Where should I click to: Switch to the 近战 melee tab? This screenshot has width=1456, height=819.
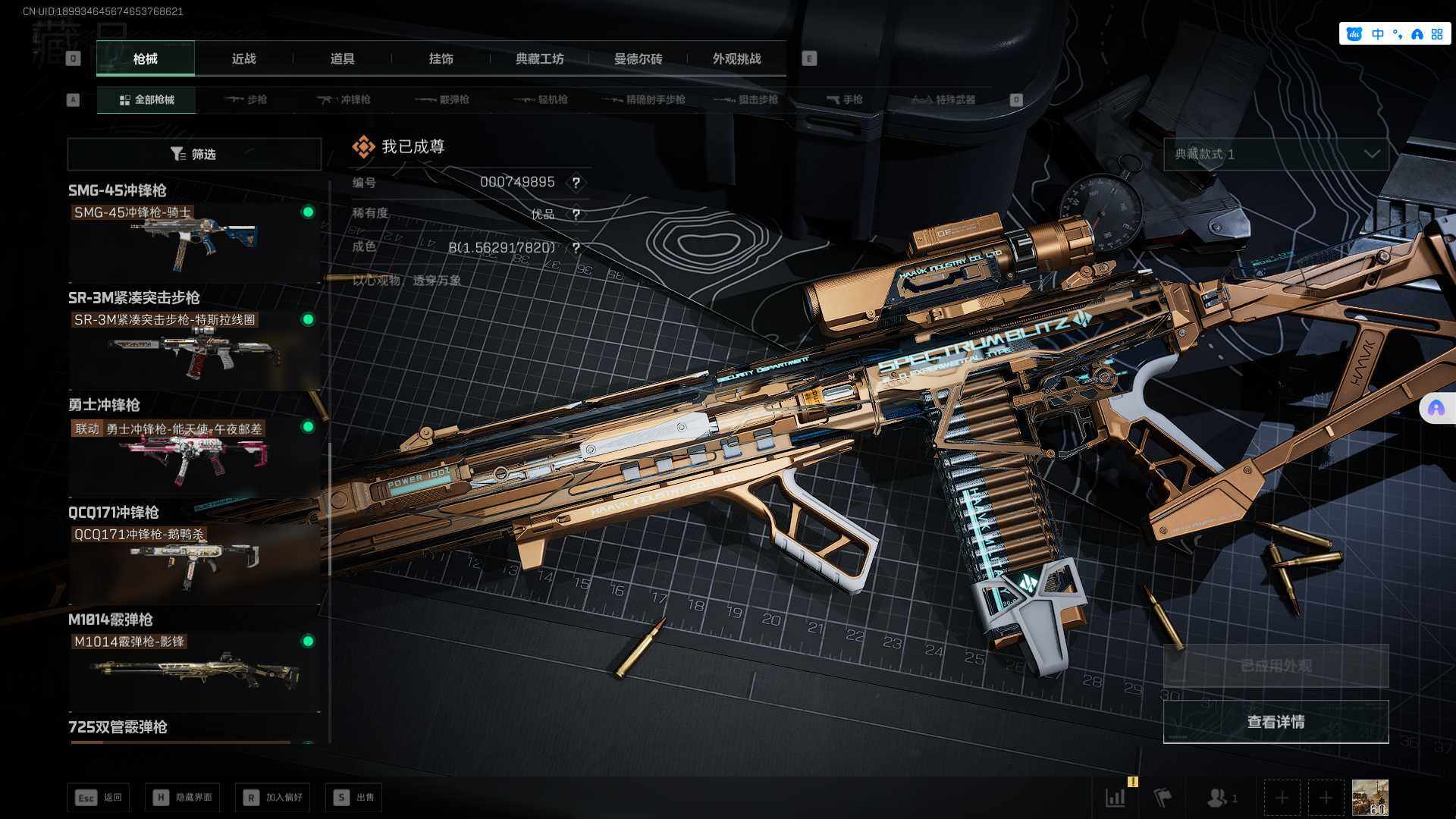[x=243, y=58]
